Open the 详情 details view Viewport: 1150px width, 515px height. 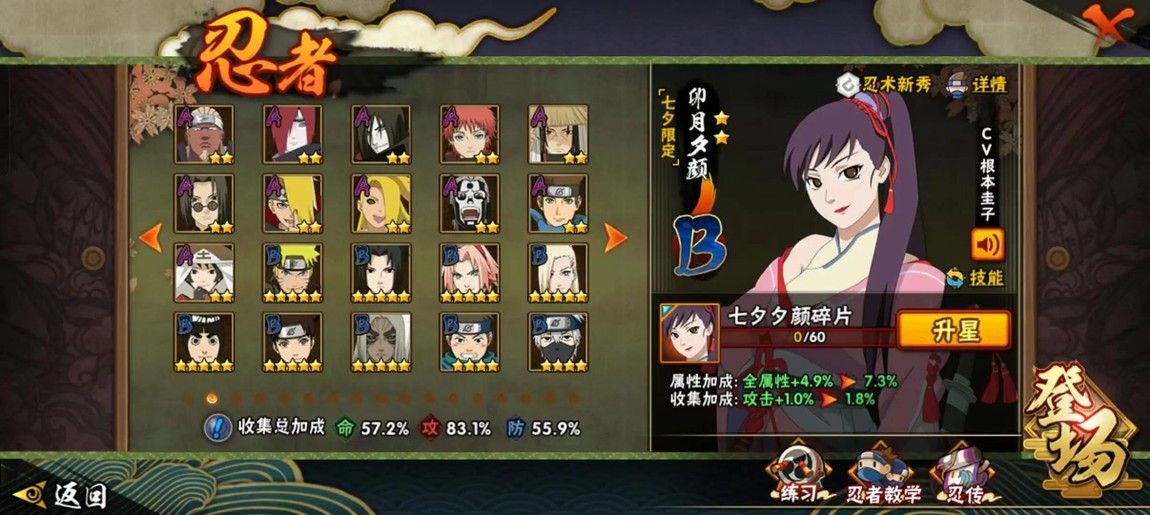click(x=976, y=84)
